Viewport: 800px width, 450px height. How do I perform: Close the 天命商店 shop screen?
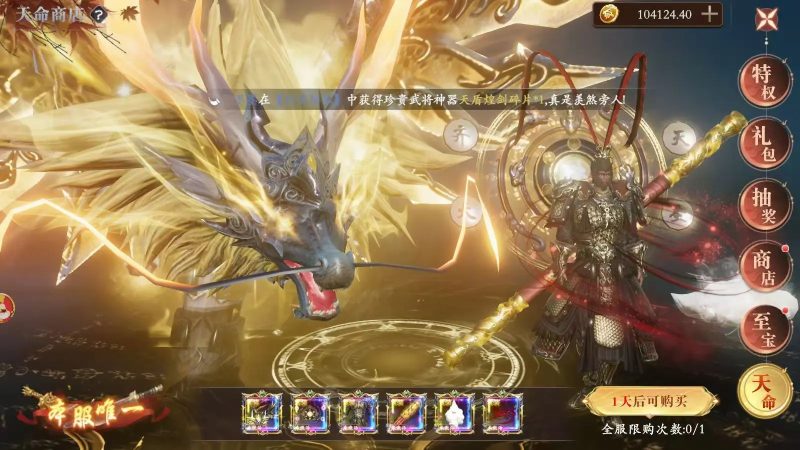click(x=768, y=18)
